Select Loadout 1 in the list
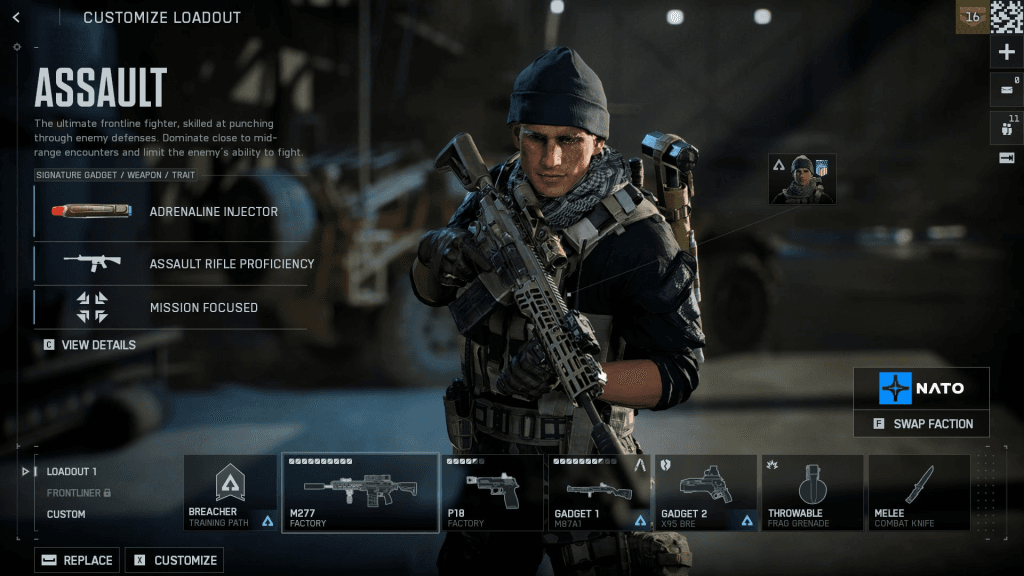Screen dimensions: 1024x576 (x=72, y=471)
